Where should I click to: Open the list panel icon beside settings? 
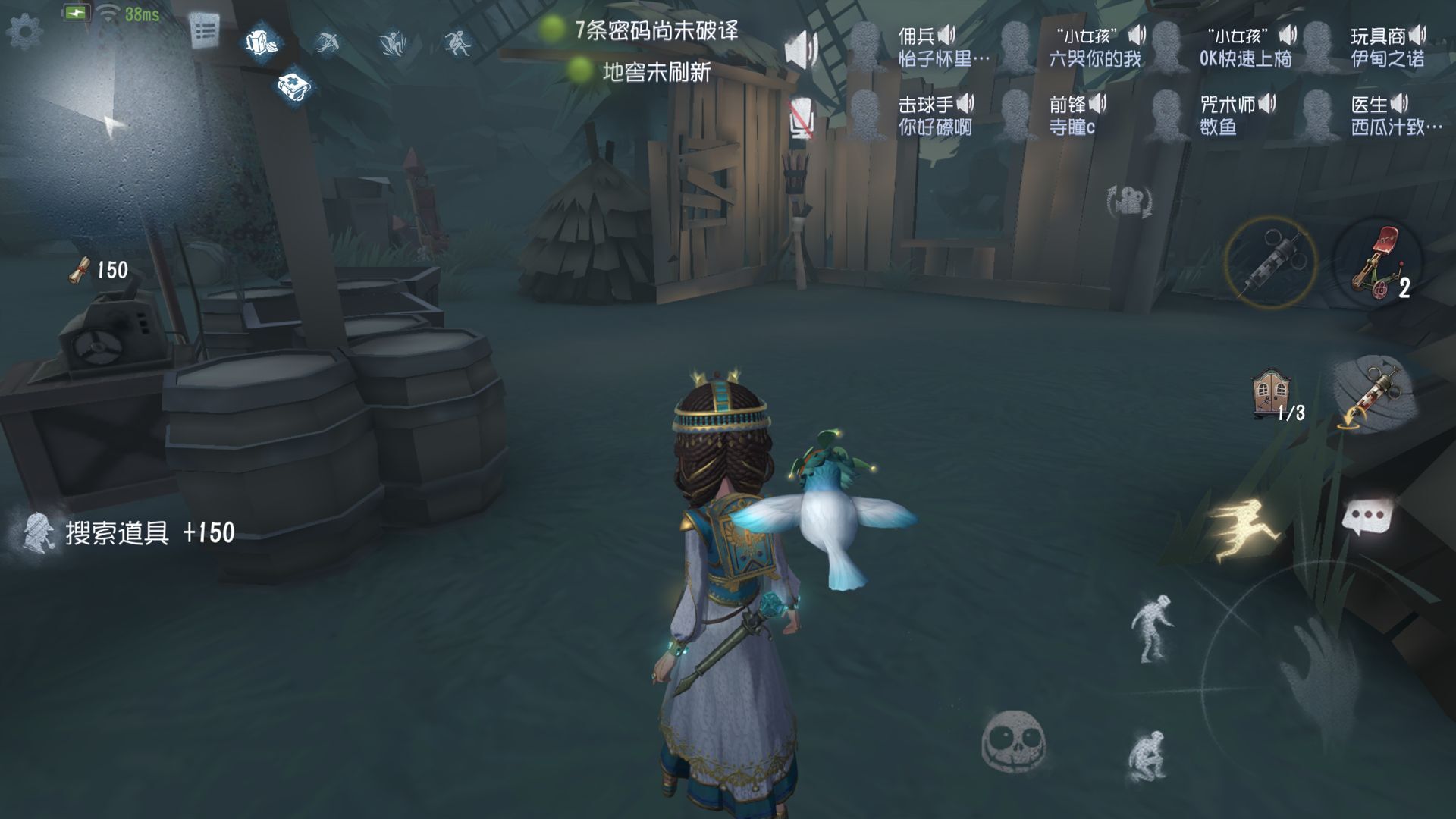pyautogui.click(x=203, y=32)
